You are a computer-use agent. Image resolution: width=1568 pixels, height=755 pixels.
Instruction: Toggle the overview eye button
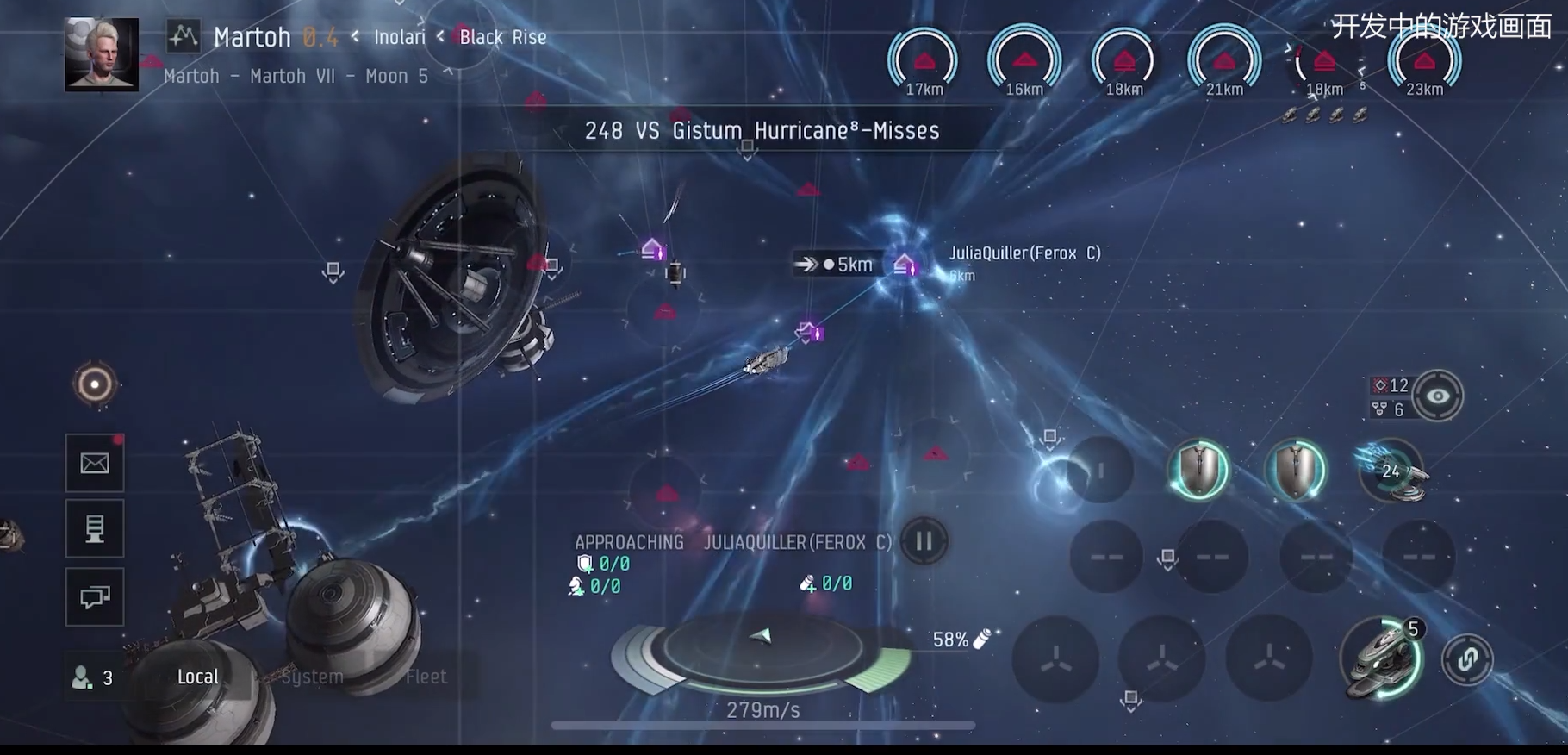(1437, 396)
